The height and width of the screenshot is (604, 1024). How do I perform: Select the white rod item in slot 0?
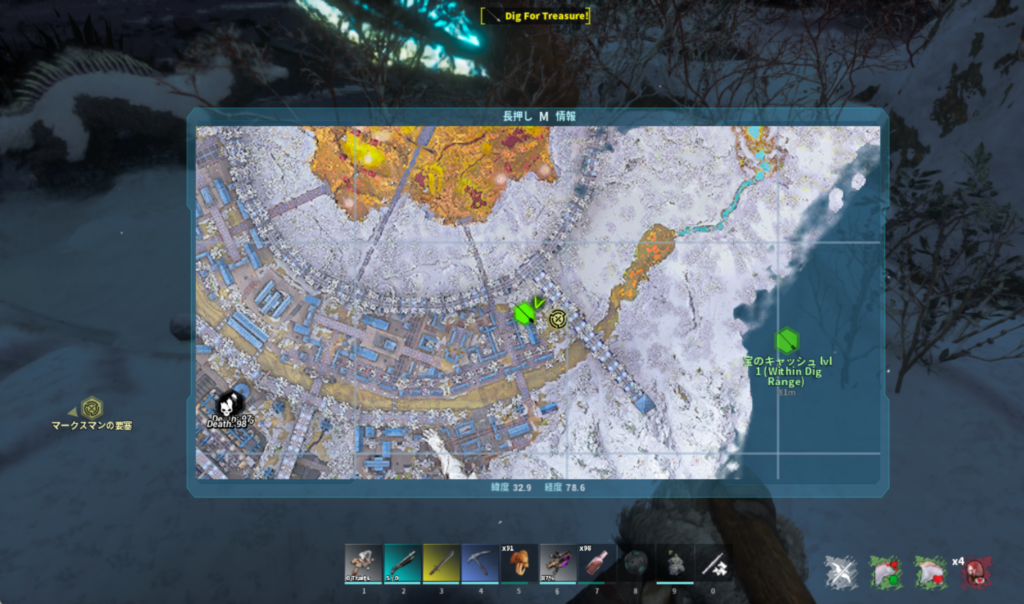(x=714, y=564)
